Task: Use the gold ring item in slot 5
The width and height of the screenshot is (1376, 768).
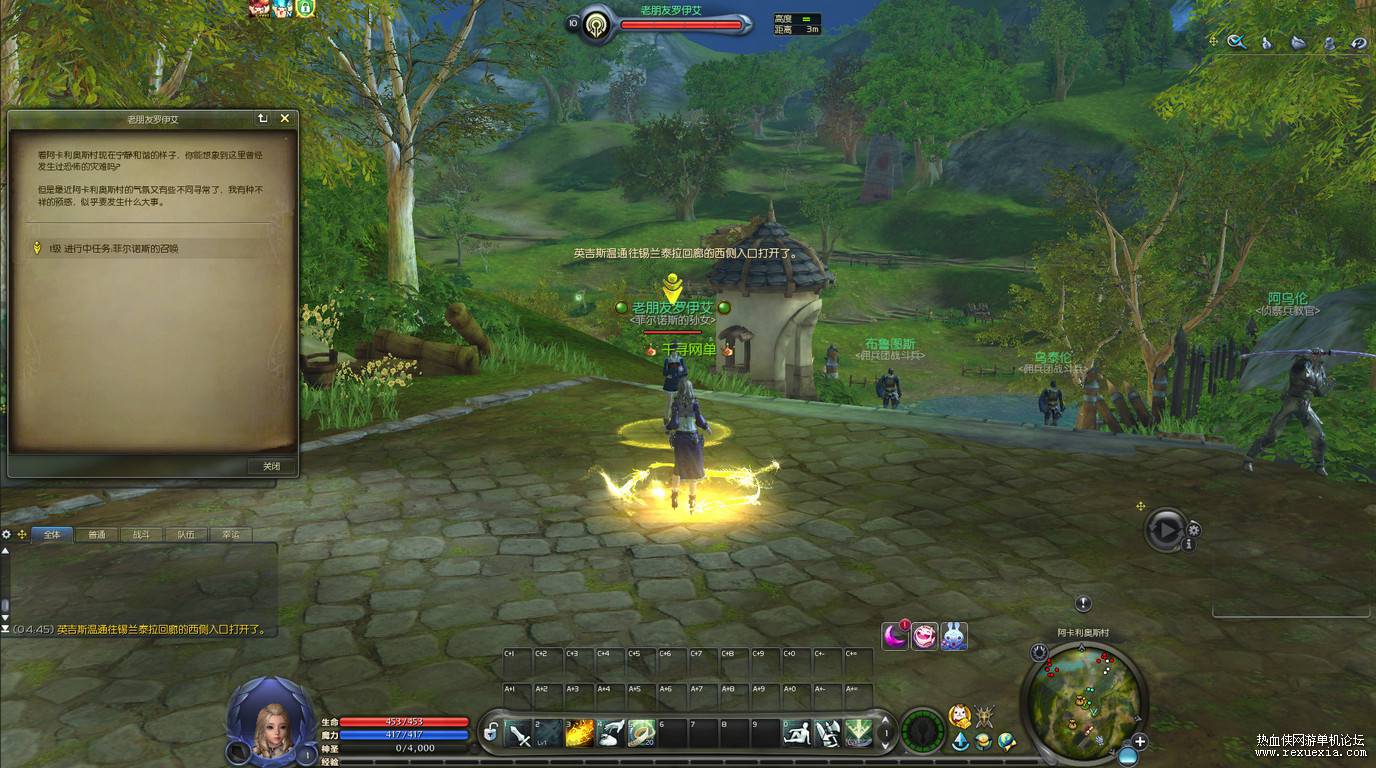Action: 641,735
